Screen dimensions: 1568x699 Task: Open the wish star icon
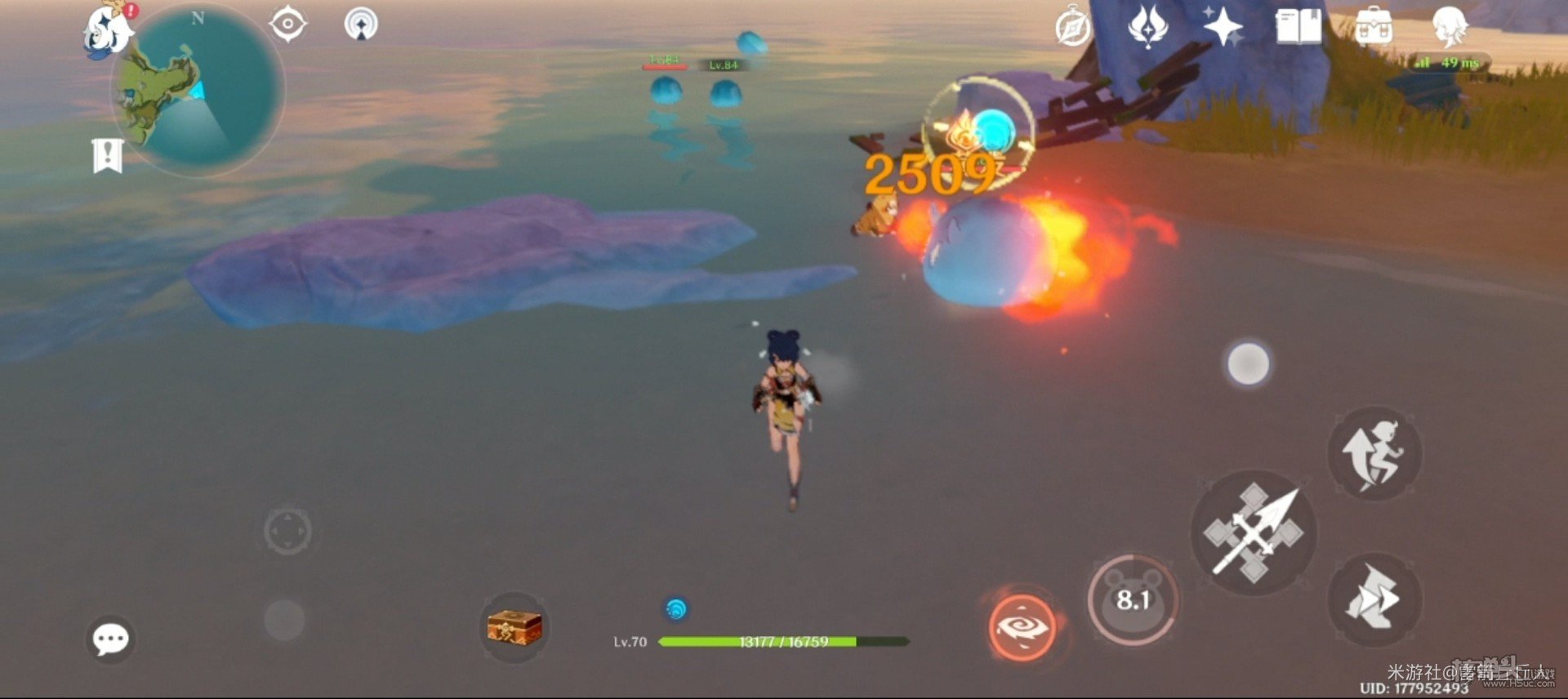click(1223, 25)
